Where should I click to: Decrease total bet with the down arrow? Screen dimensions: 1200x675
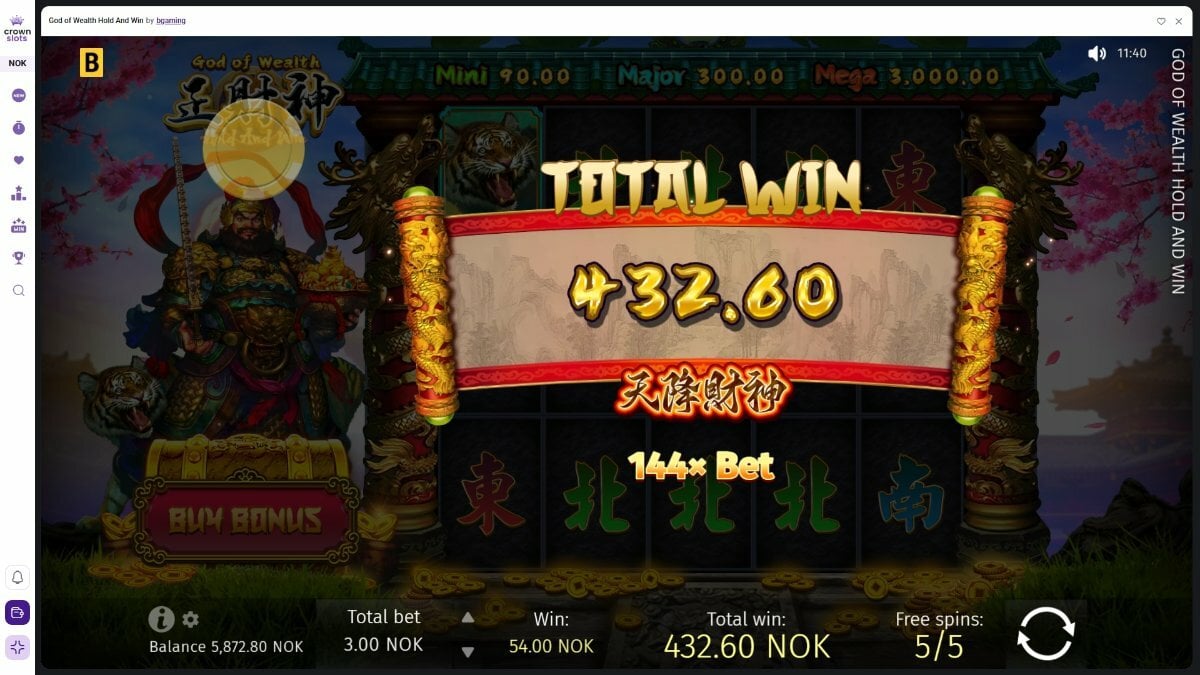[467, 652]
